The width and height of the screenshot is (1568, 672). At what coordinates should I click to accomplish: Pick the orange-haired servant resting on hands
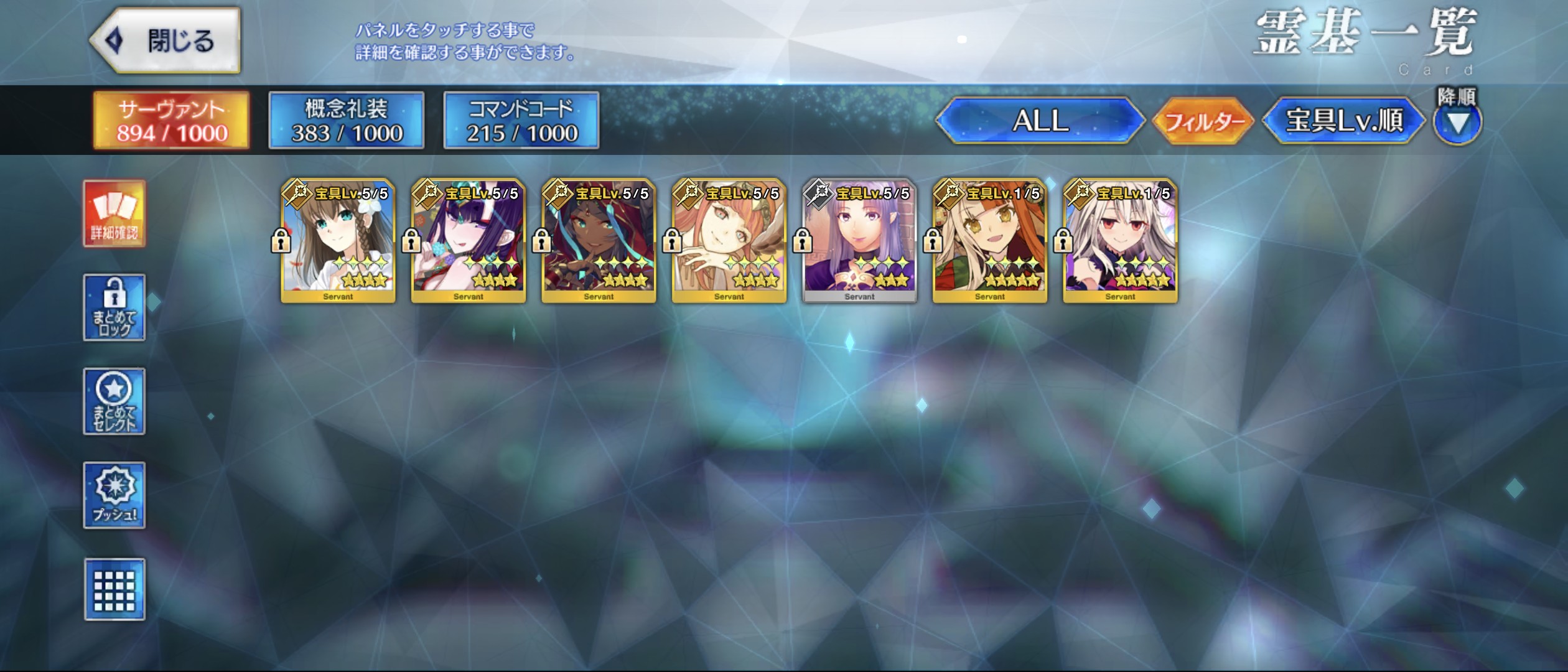pos(729,241)
